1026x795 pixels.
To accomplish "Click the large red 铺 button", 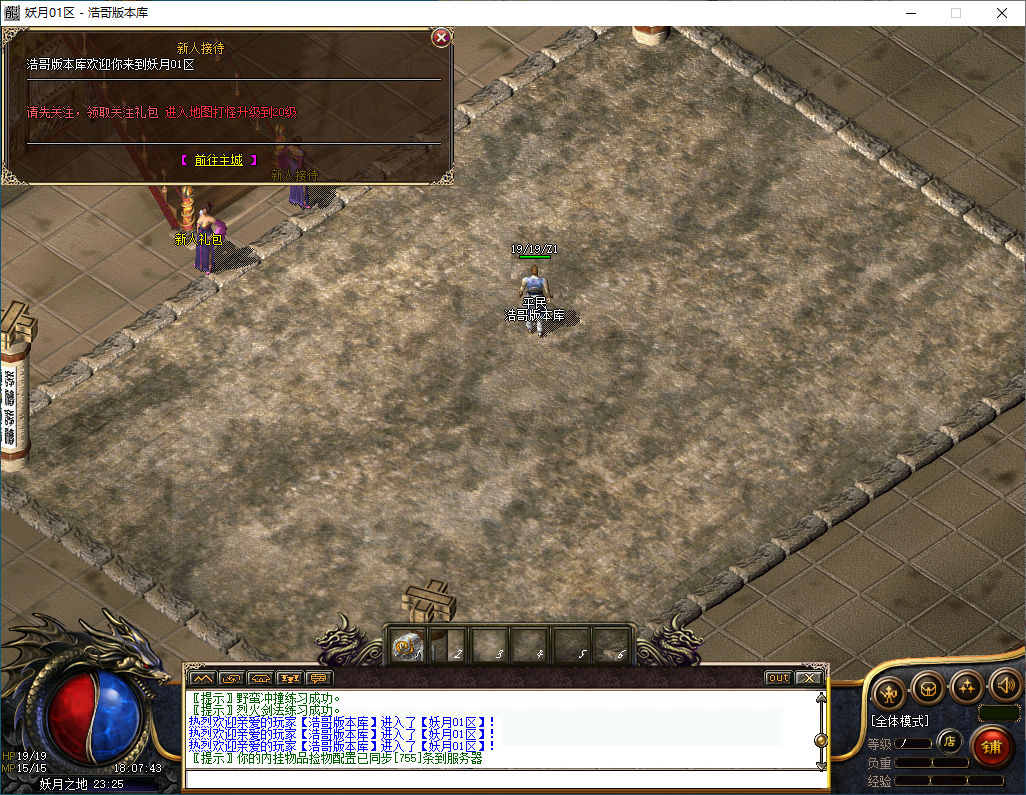I will tap(992, 746).
